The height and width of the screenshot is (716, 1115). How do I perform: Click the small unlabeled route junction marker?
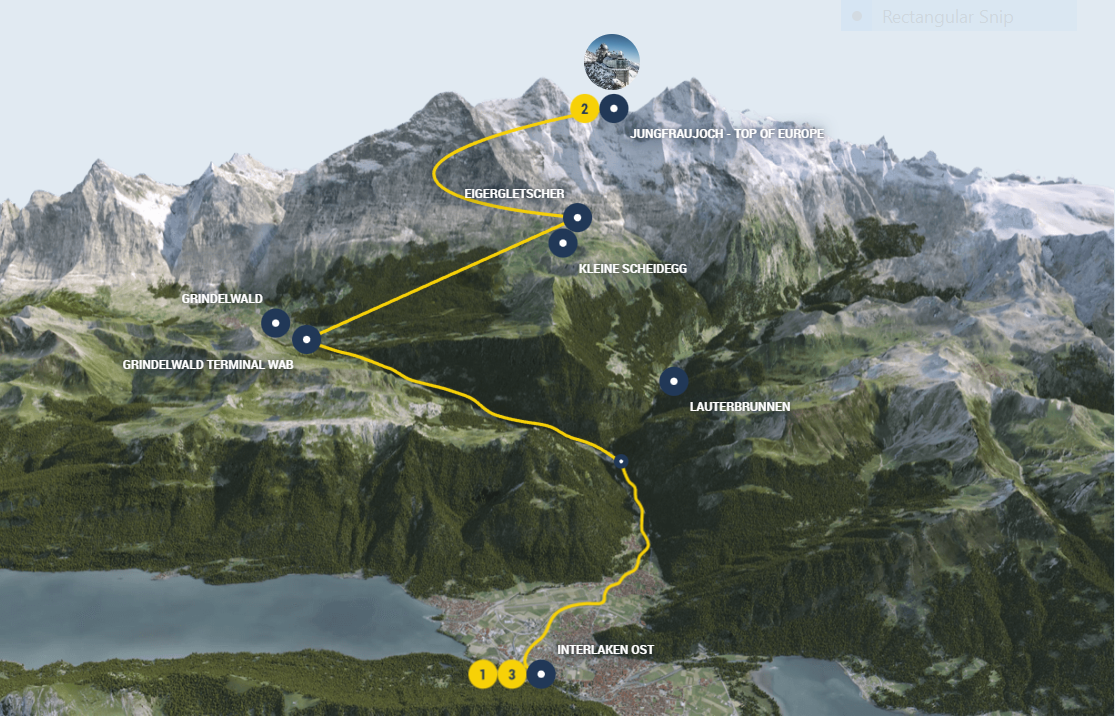pyautogui.click(x=621, y=461)
